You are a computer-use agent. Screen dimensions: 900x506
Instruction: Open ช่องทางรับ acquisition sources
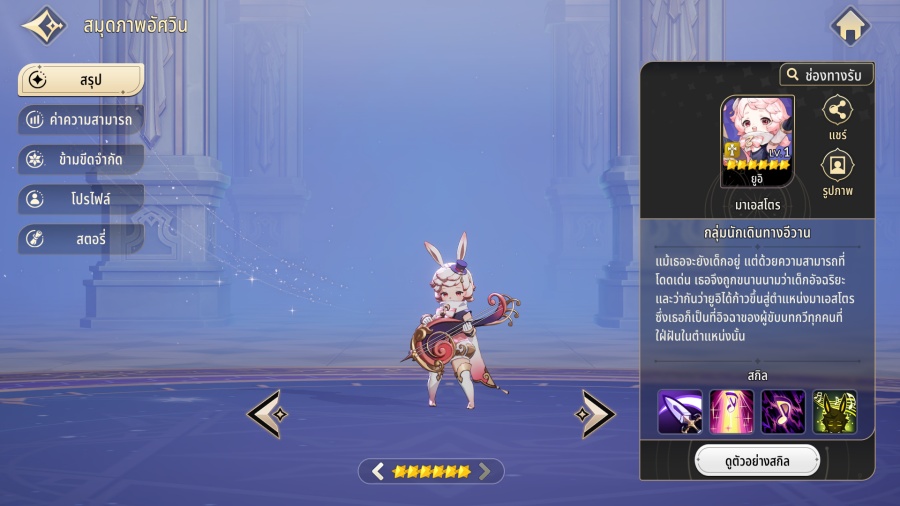point(827,75)
